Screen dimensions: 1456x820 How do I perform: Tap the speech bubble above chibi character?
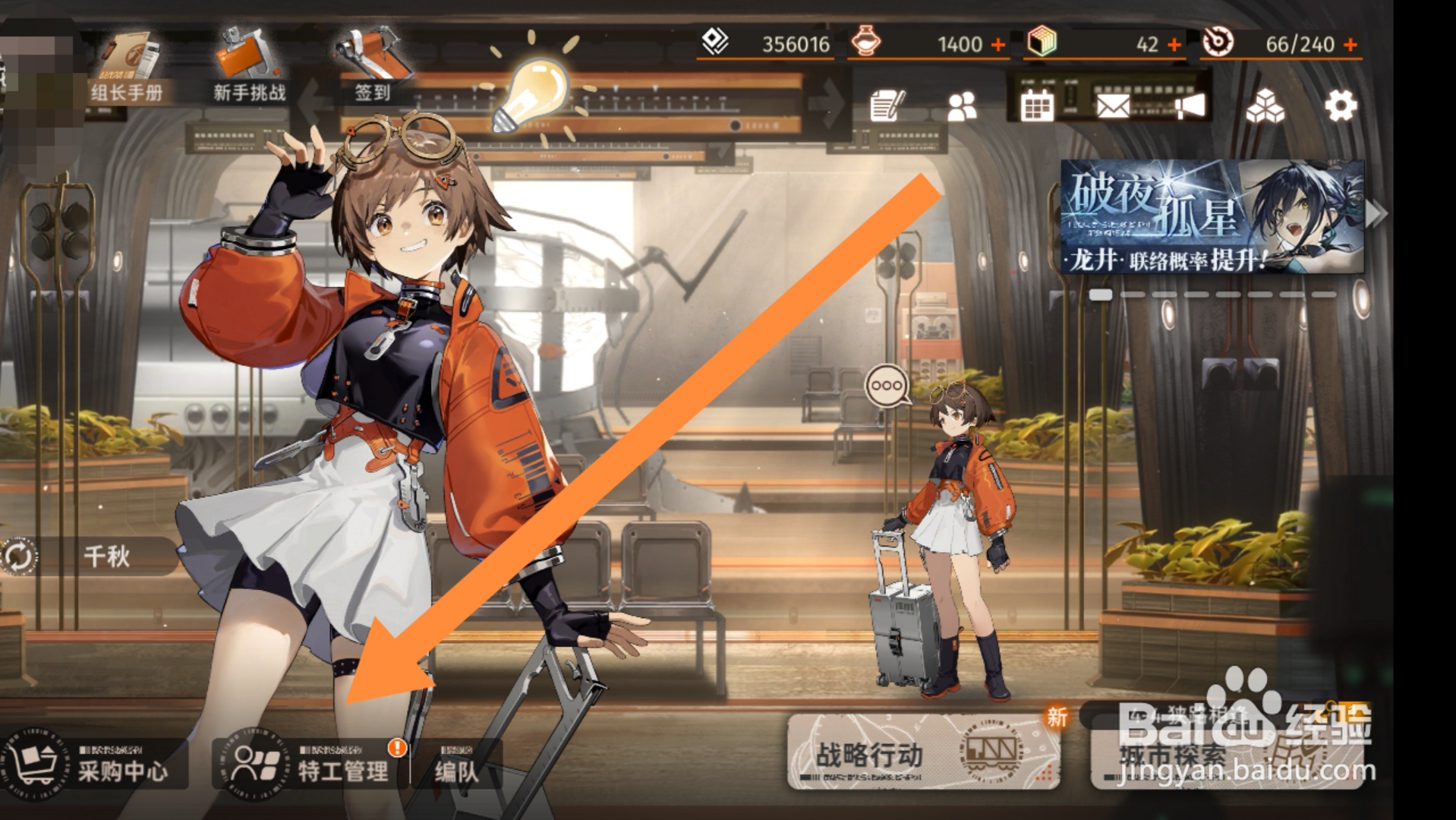click(887, 386)
